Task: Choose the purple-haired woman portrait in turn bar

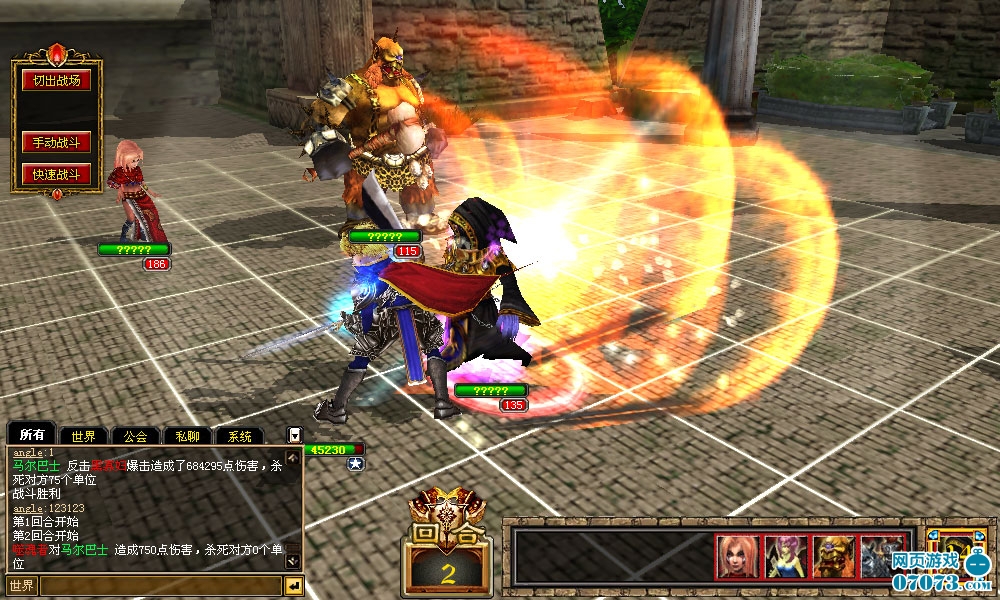Action: 785,557
